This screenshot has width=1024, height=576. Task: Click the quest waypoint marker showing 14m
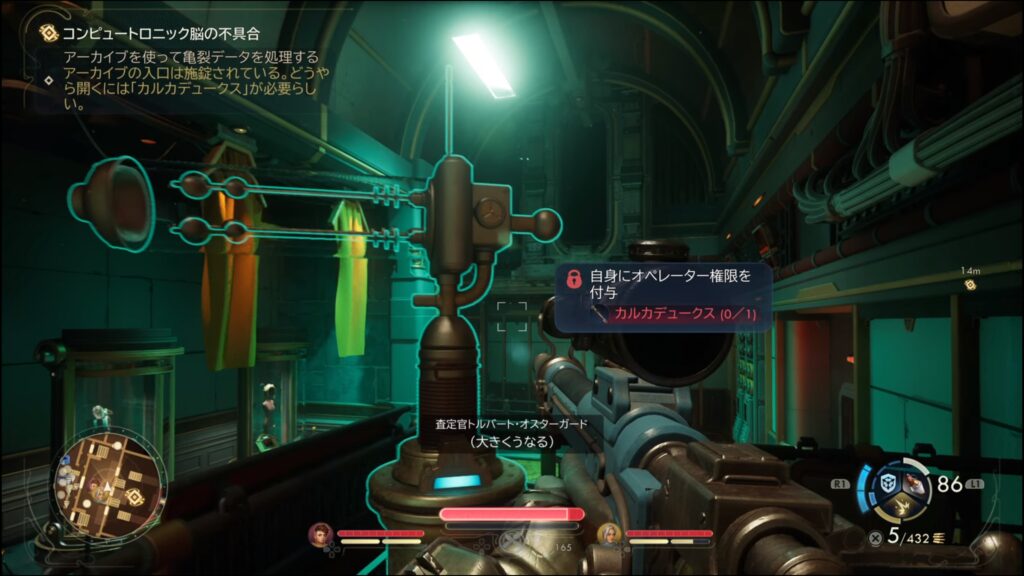[969, 284]
